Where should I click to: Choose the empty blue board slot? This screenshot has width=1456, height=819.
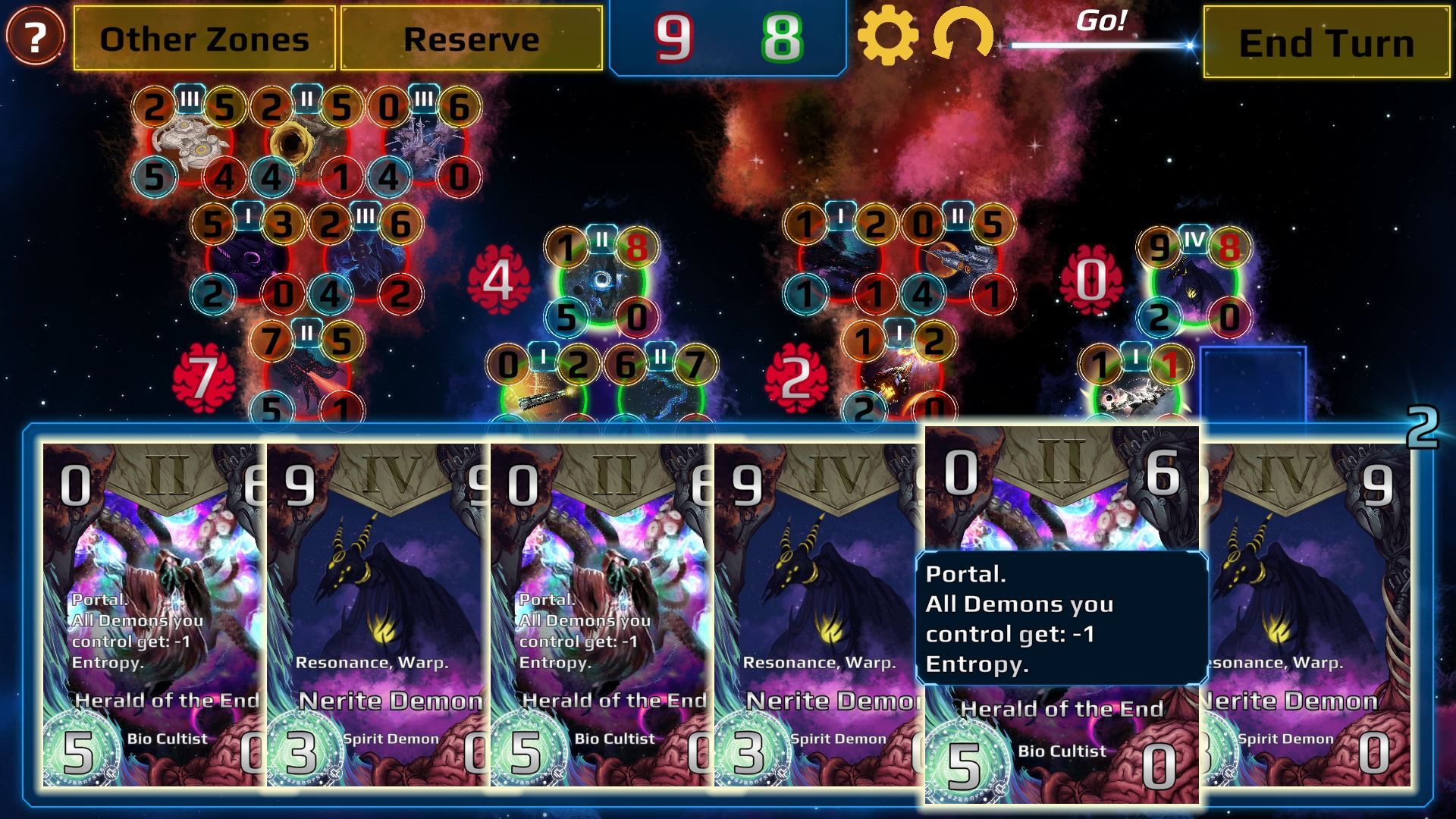click(1253, 384)
